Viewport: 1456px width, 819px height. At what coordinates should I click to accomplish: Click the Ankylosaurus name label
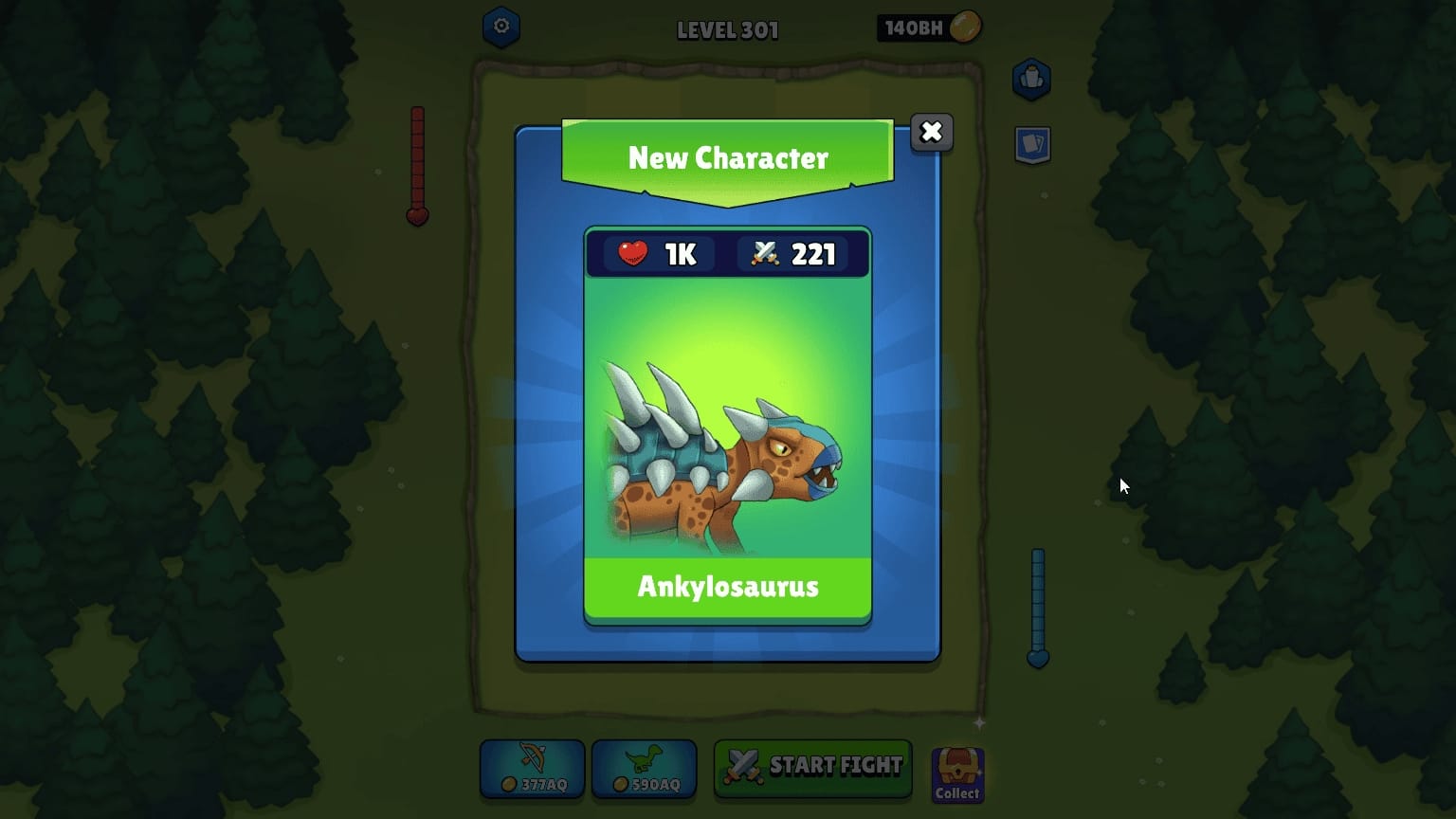[727, 587]
